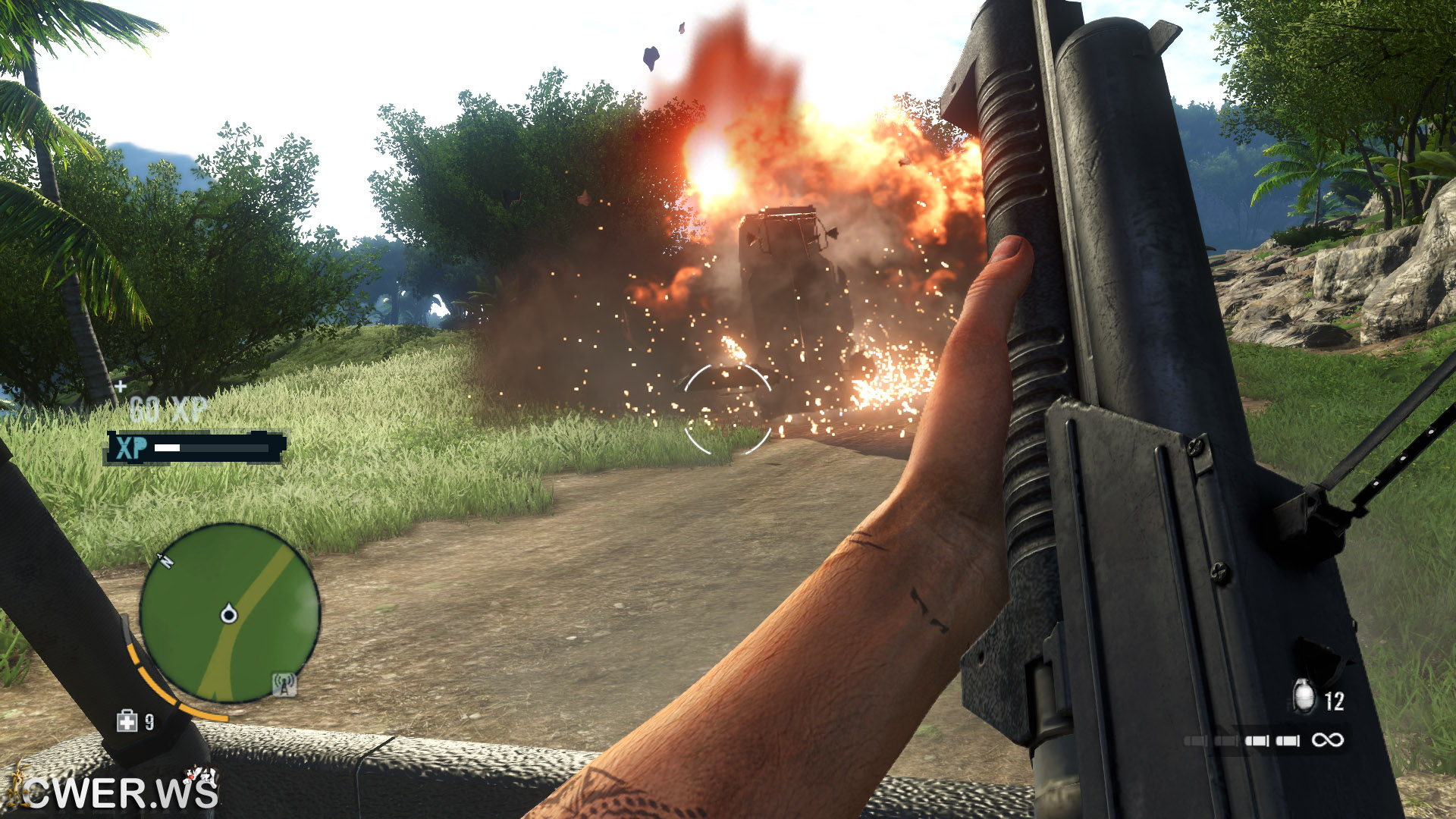Click the circular green minimap
Screen dimensions: 1456x819
230,613
